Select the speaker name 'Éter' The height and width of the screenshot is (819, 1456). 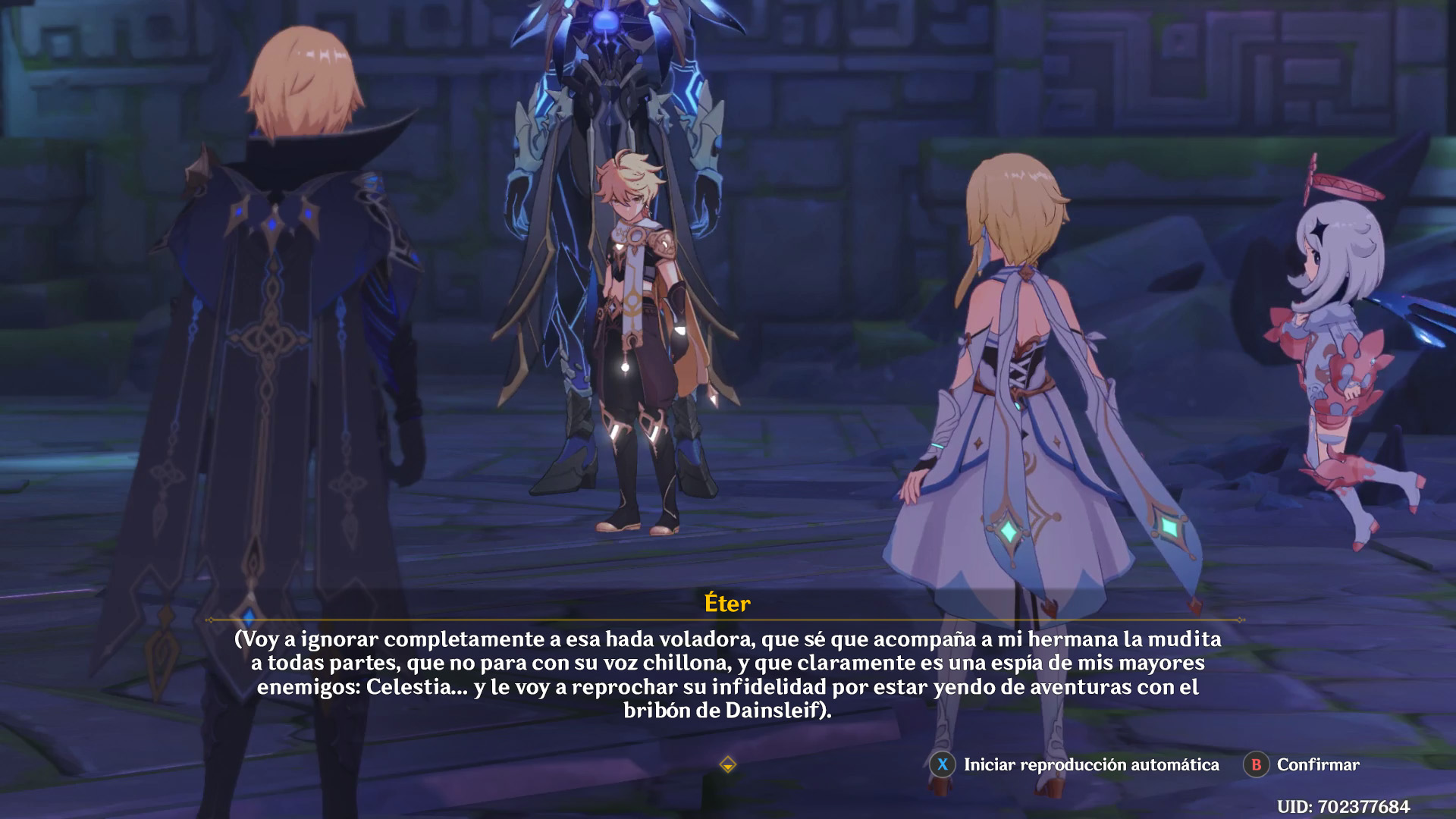pyautogui.click(x=727, y=605)
